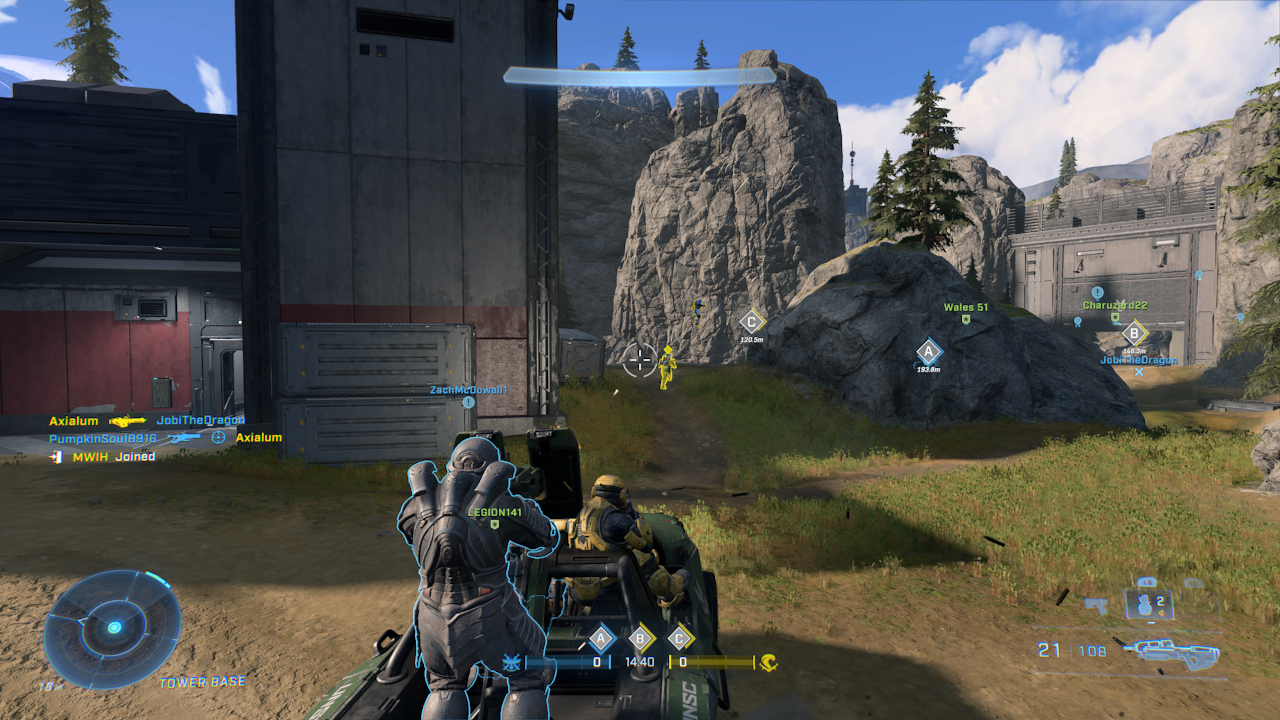Click zone marker A on the score bar
This screenshot has height=720, width=1280.
coord(600,637)
